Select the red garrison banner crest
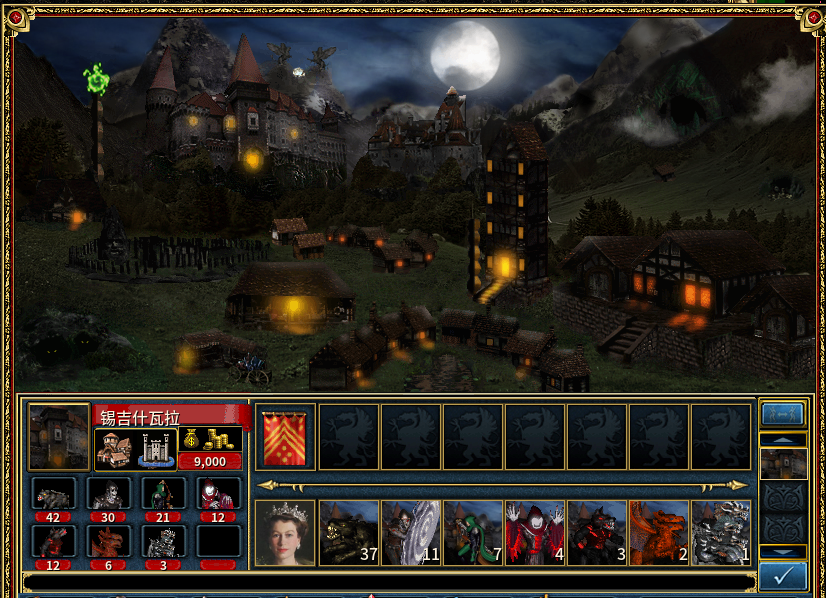The height and width of the screenshot is (598, 826). click(x=286, y=437)
